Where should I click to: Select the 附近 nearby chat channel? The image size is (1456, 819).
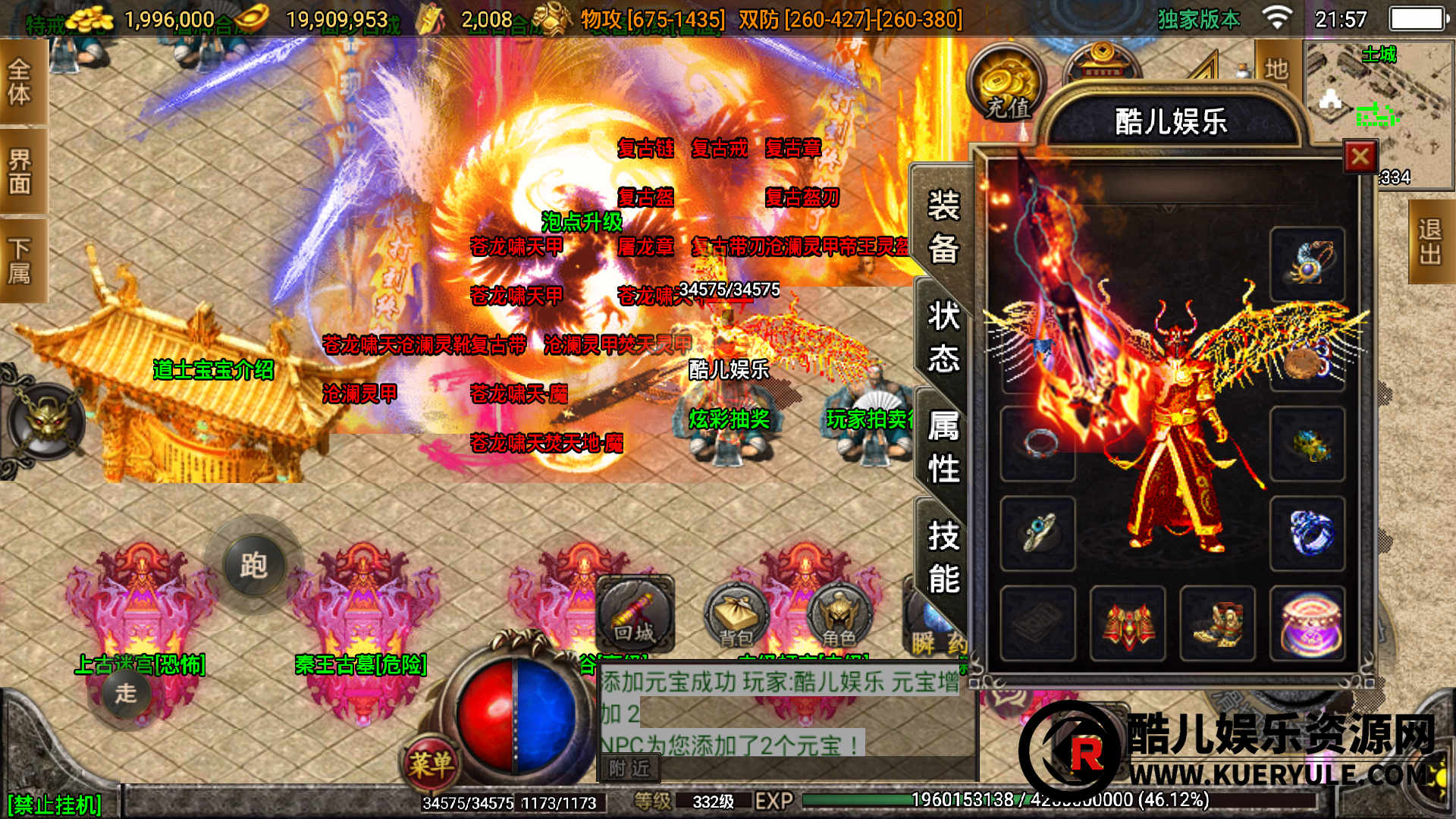click(629, 768)
